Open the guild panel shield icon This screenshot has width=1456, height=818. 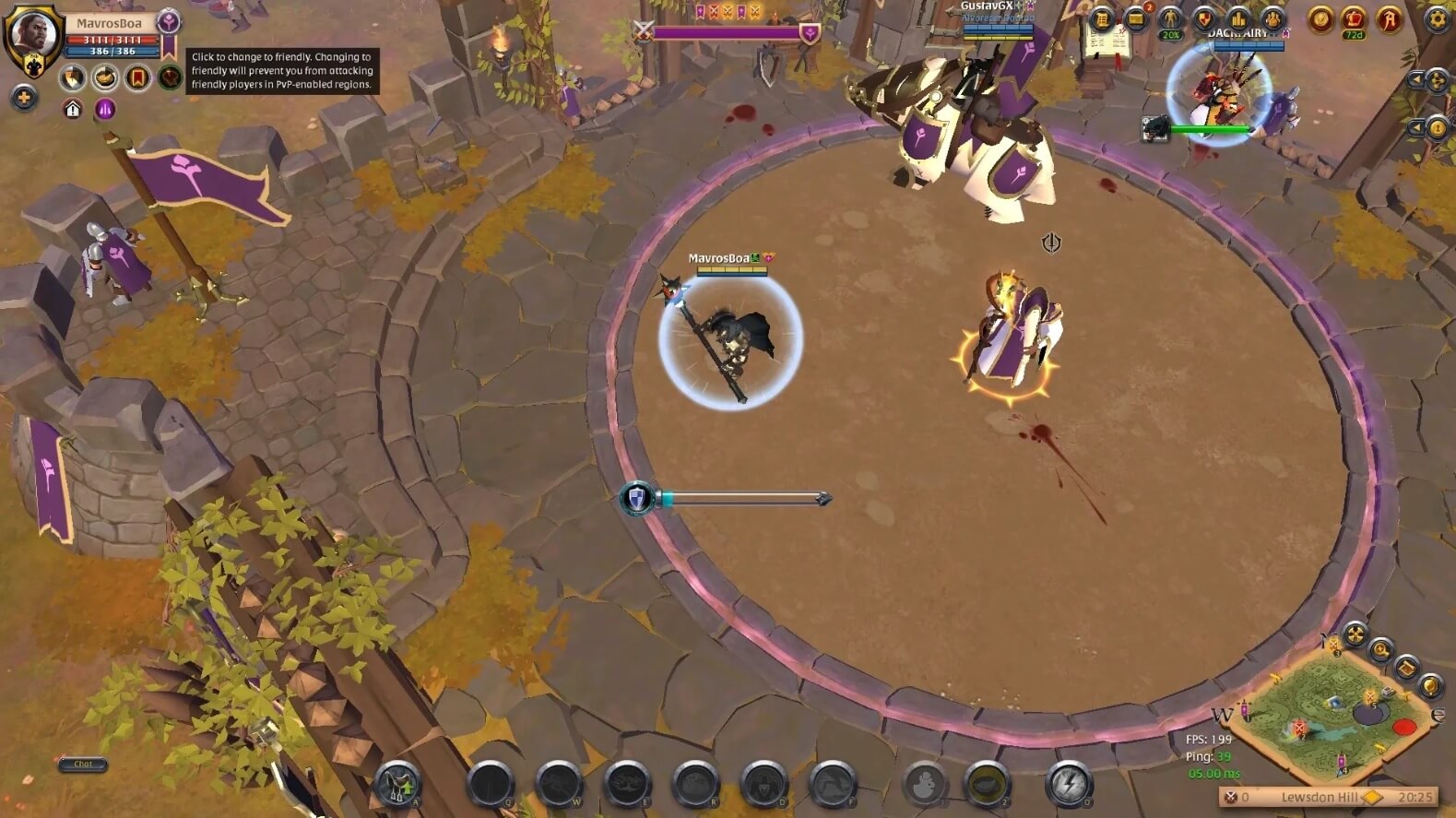click(x=1203, y=19)
